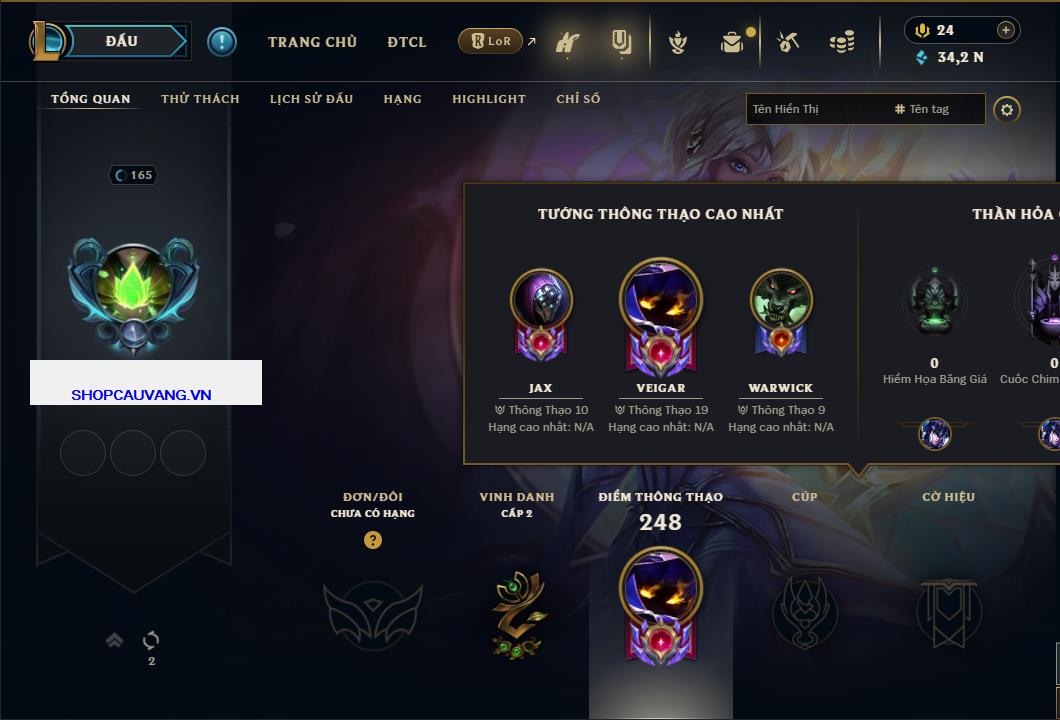Choose the Jax mastery portrait
The height and width of the screenshot is (720, 1060).
[x=541, y=300]
